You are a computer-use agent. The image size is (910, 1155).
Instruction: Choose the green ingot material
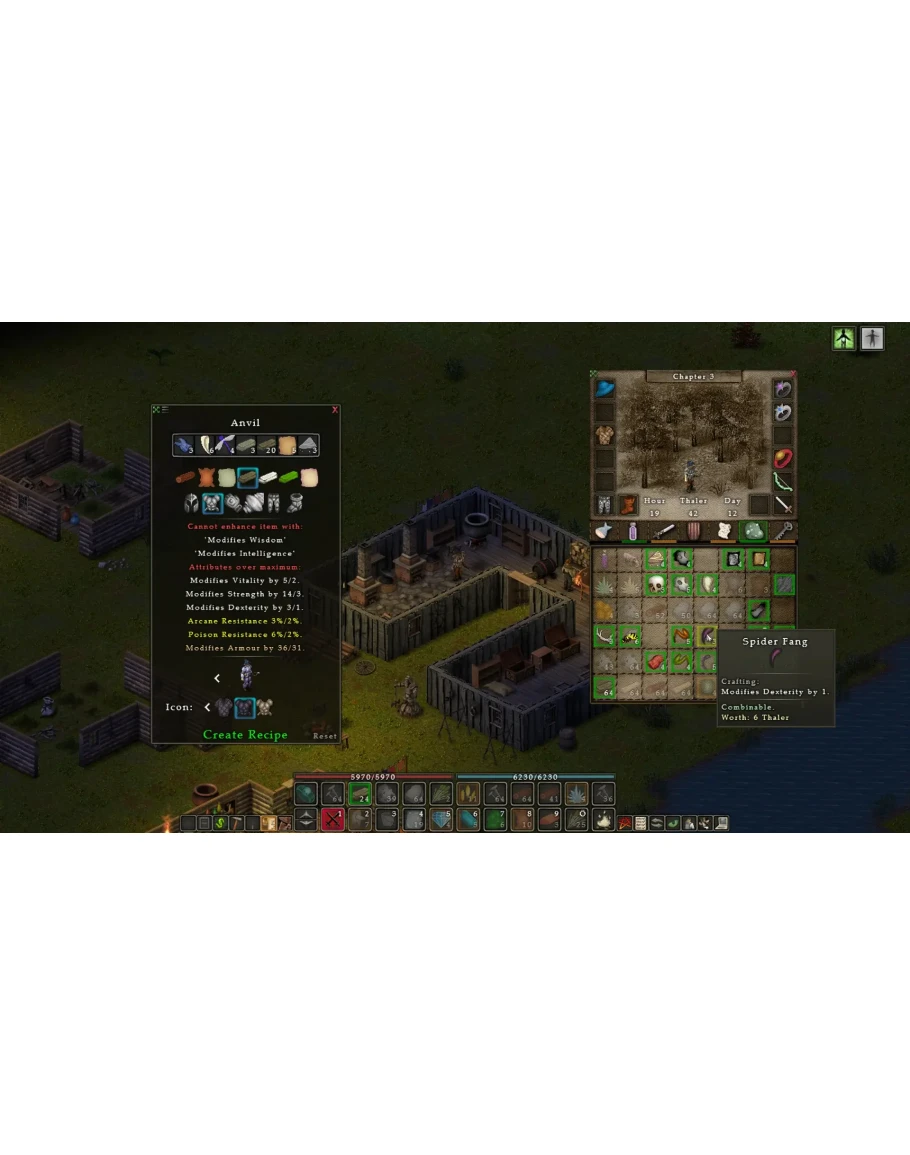[290, 478]
